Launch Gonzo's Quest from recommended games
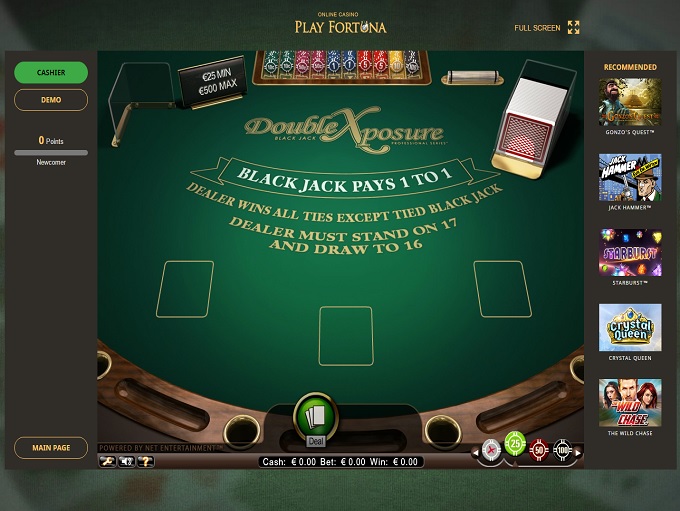The height and width of the screenshot is (511, 680). coord(630,102)
